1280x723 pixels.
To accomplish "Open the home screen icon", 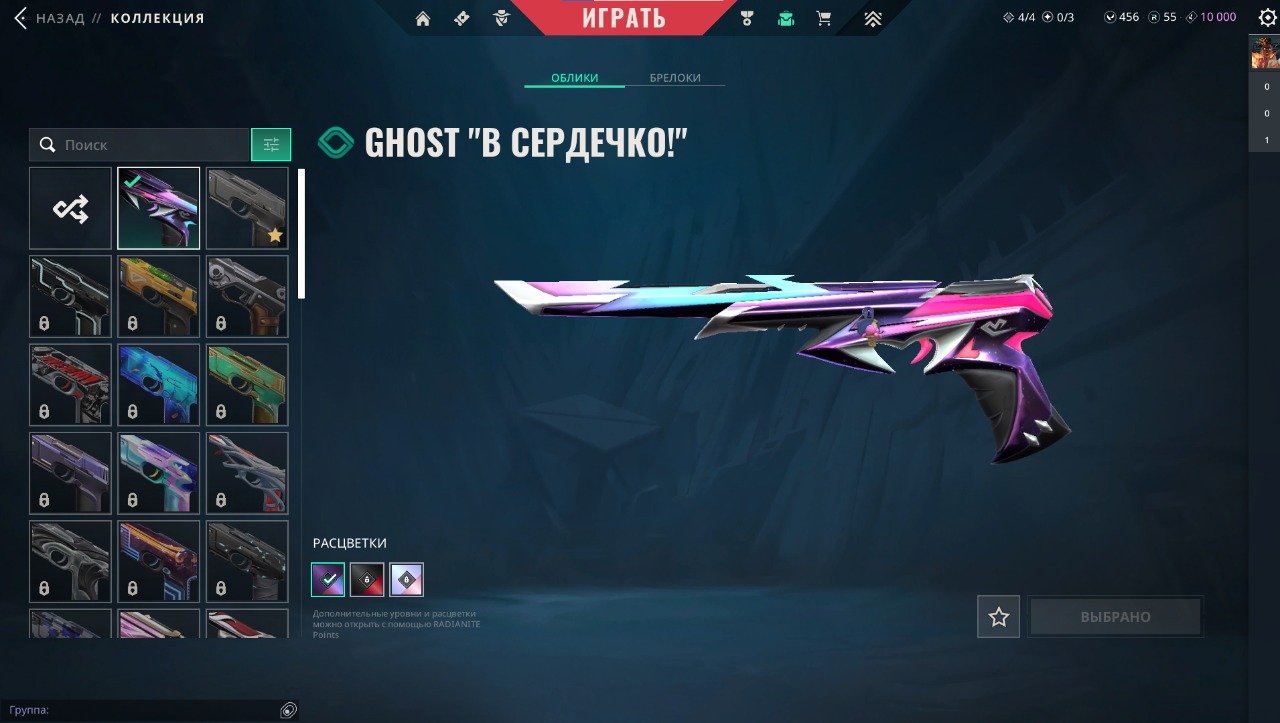I will (x=423, y=18).
